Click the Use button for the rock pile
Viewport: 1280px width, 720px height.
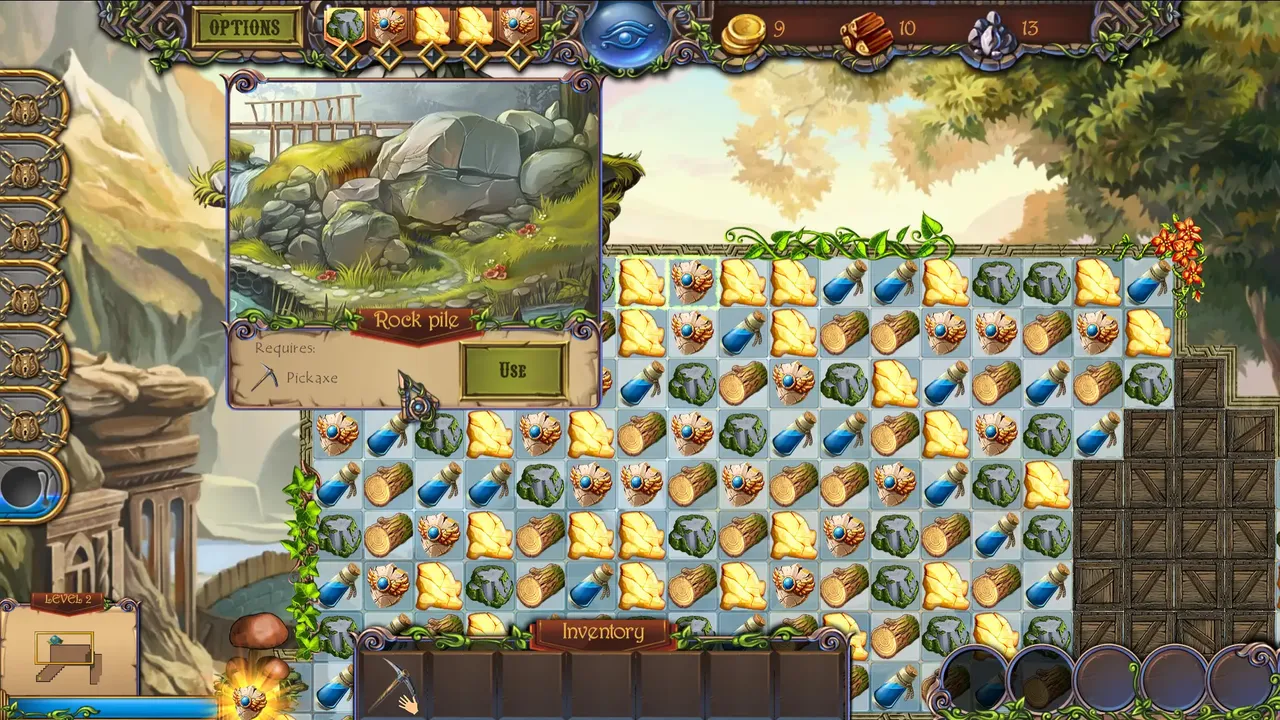[513, 370]
